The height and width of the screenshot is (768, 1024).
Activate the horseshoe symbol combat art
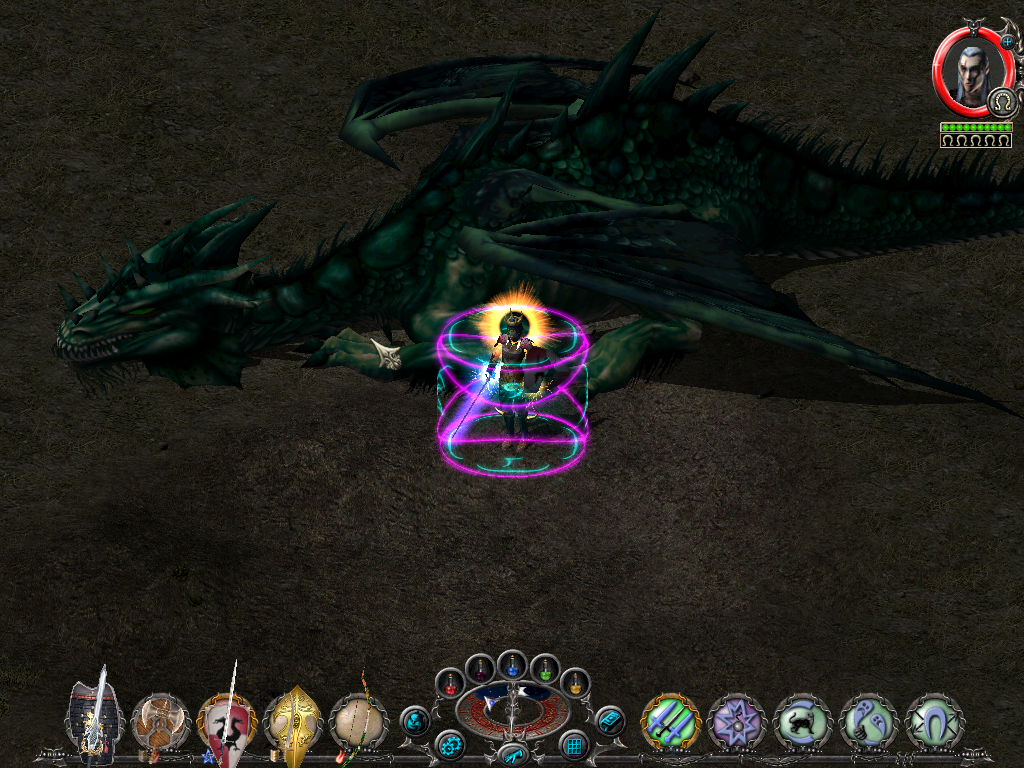[934, 721]
